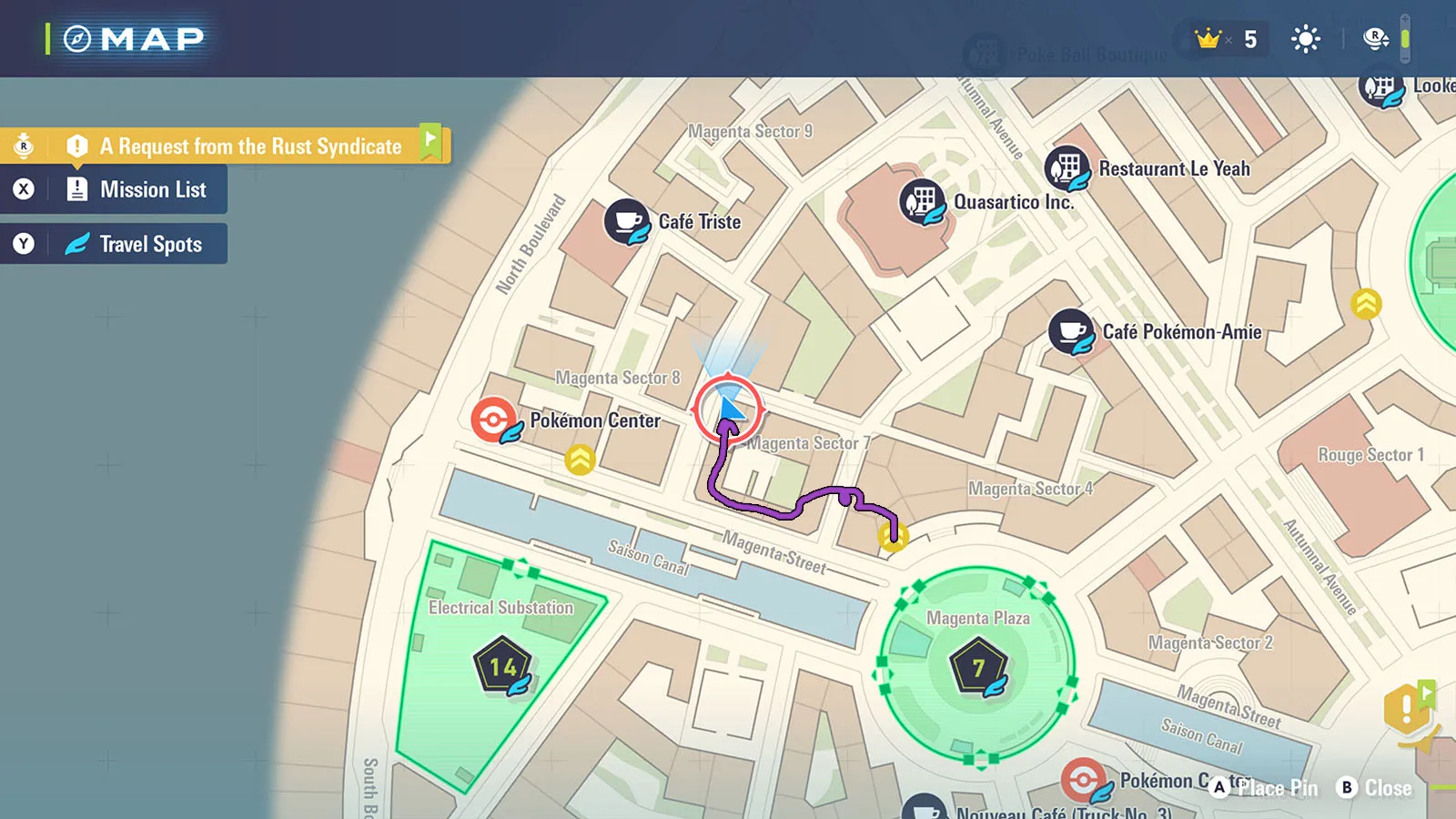Select the yellow chevron marker near Pokémon Center

coord(580,460)
